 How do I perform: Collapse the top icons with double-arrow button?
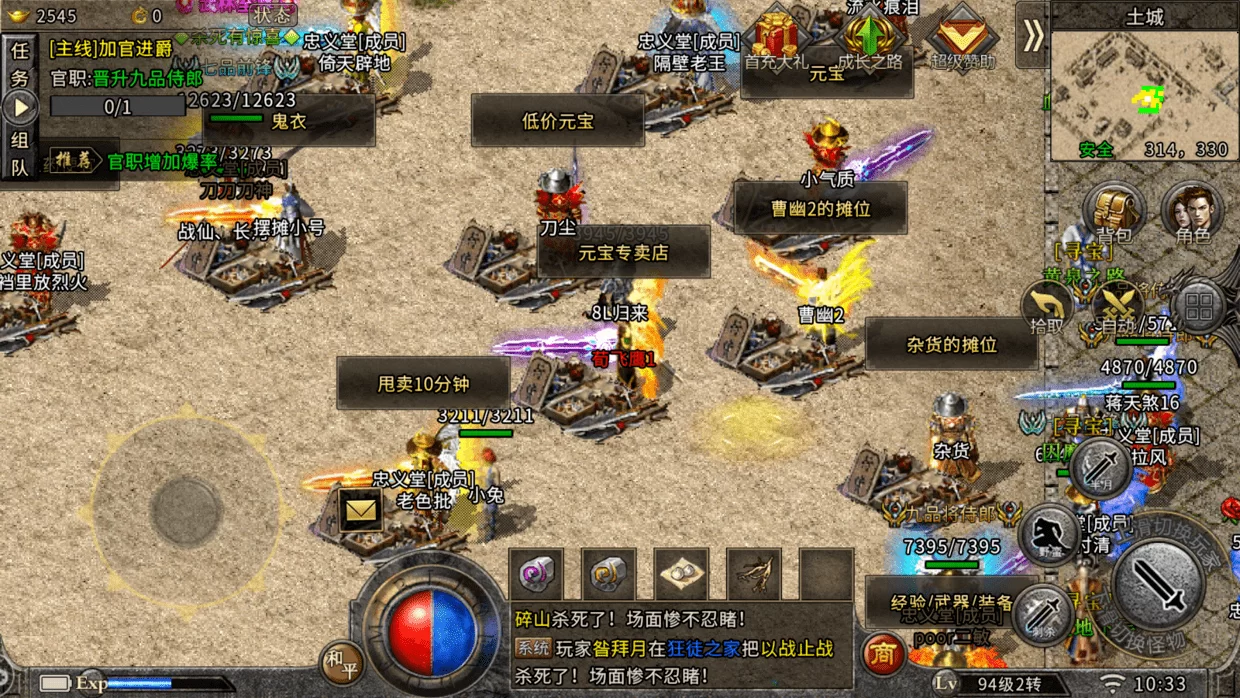tap(1032, 36)
